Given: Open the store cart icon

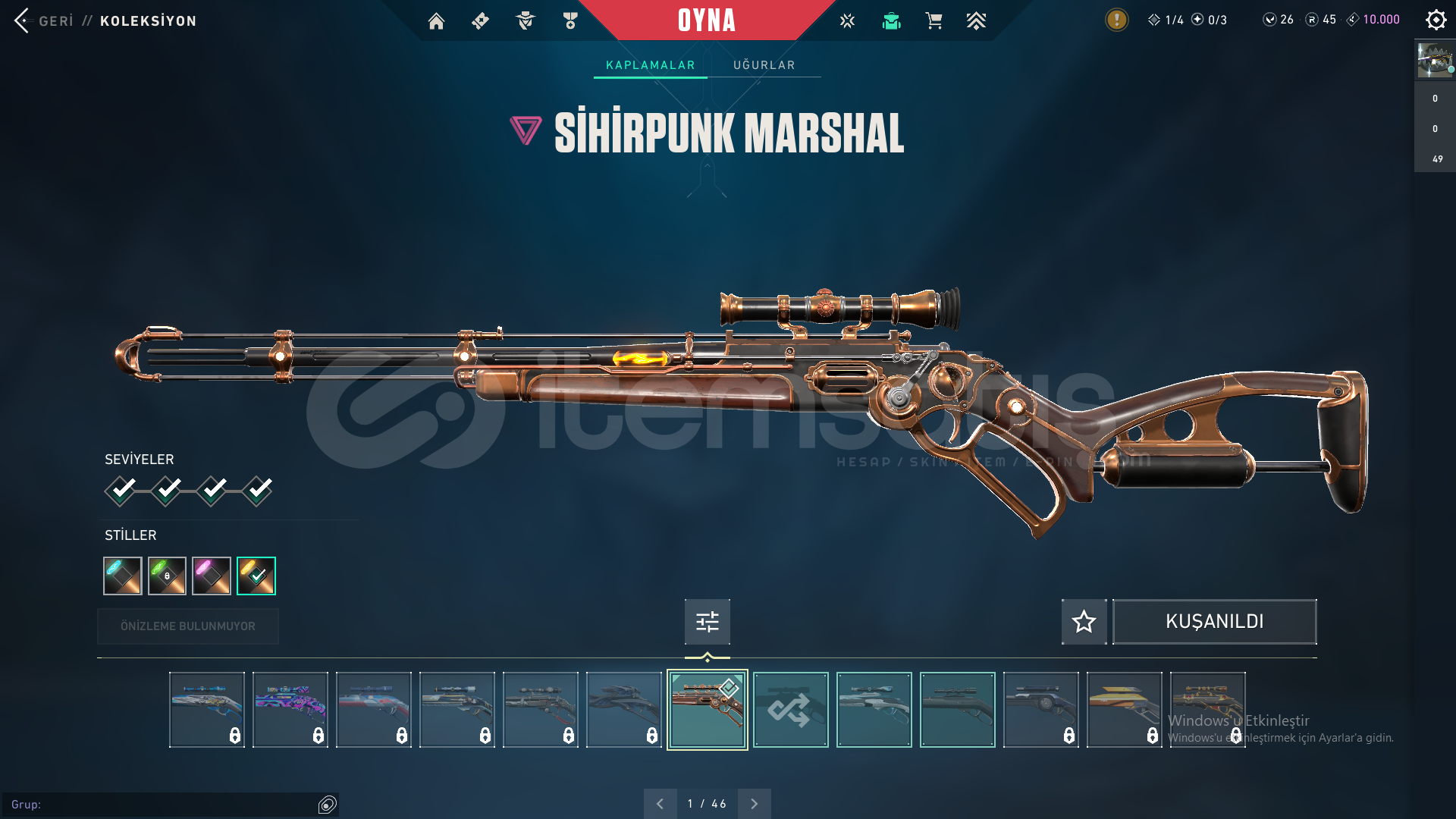Looking at the screenshot, I should coord(934,21).
